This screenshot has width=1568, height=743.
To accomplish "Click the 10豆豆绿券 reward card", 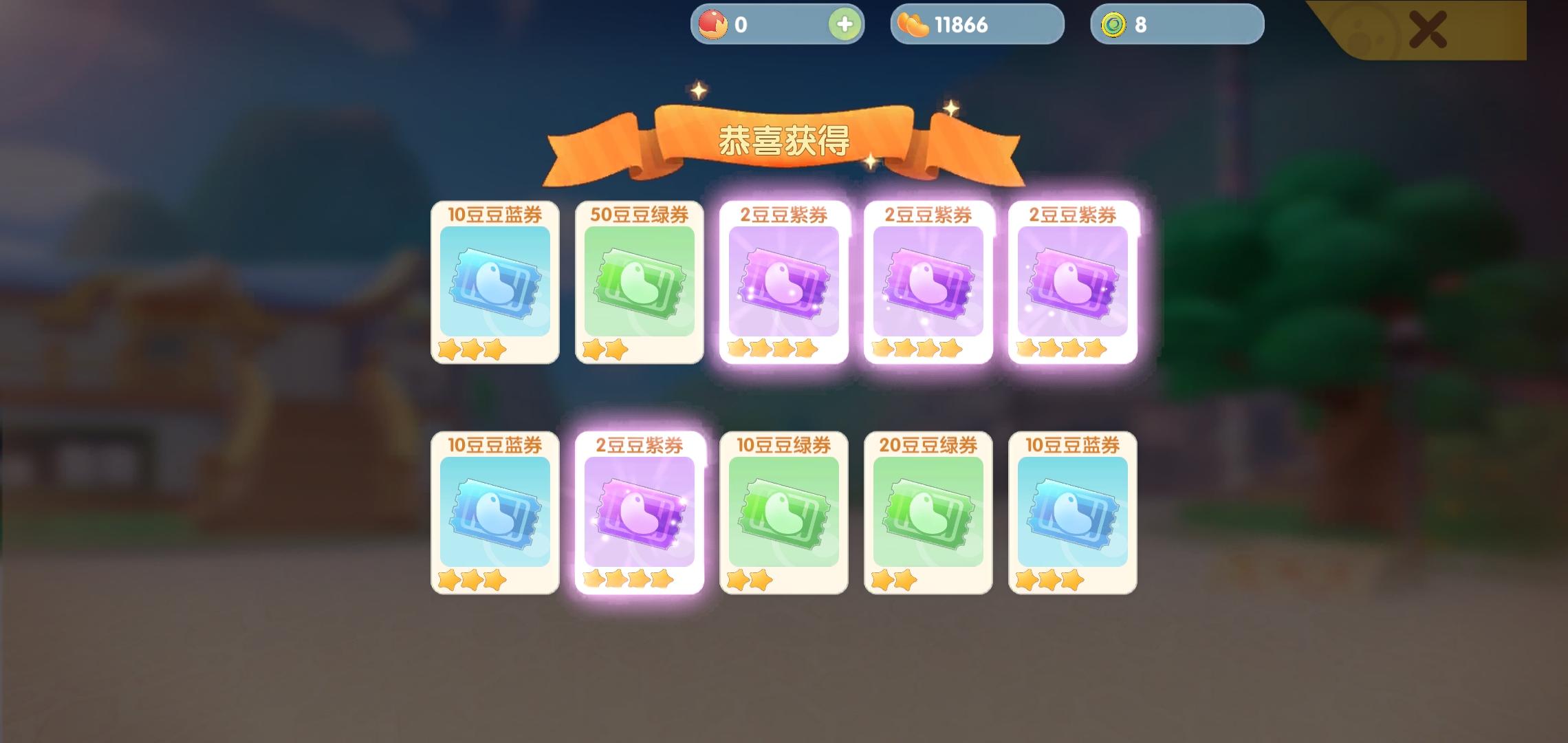I will [x=783, y=513].
